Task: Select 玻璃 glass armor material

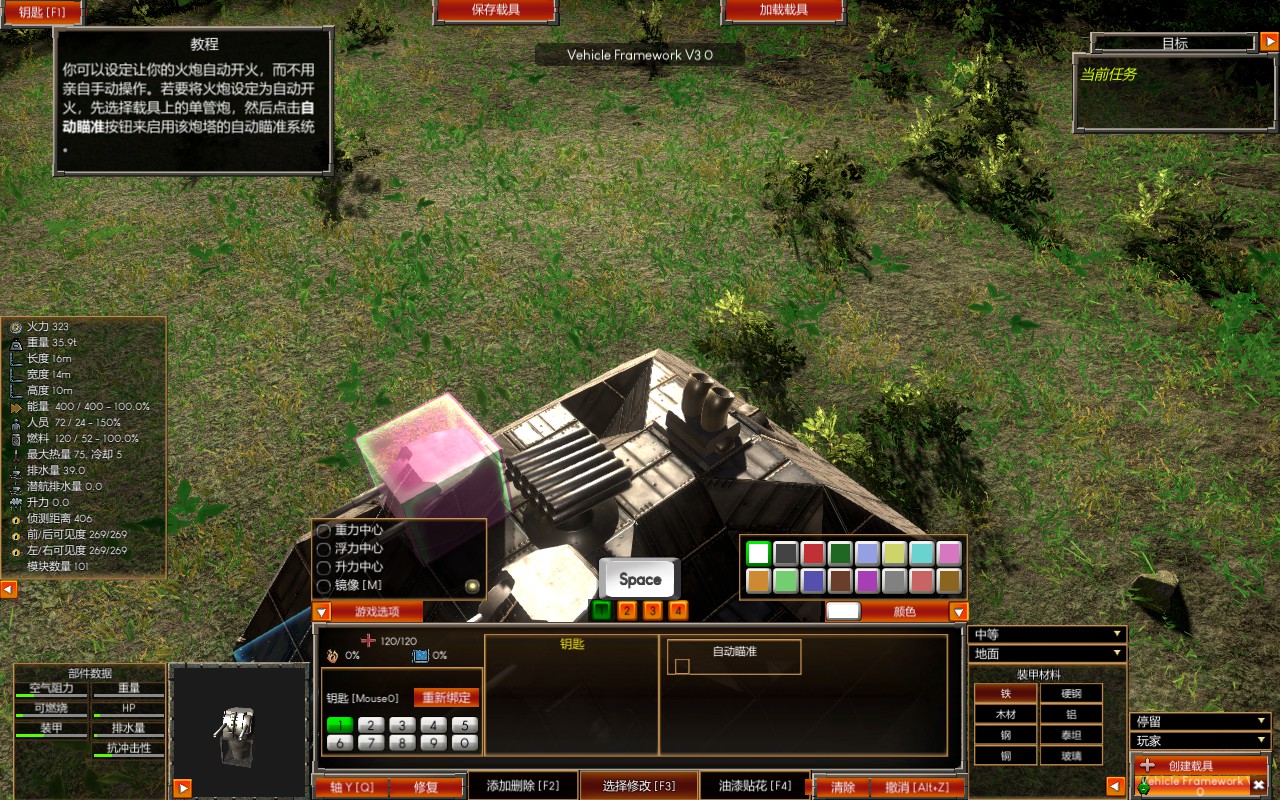Action: point(1070,755)
